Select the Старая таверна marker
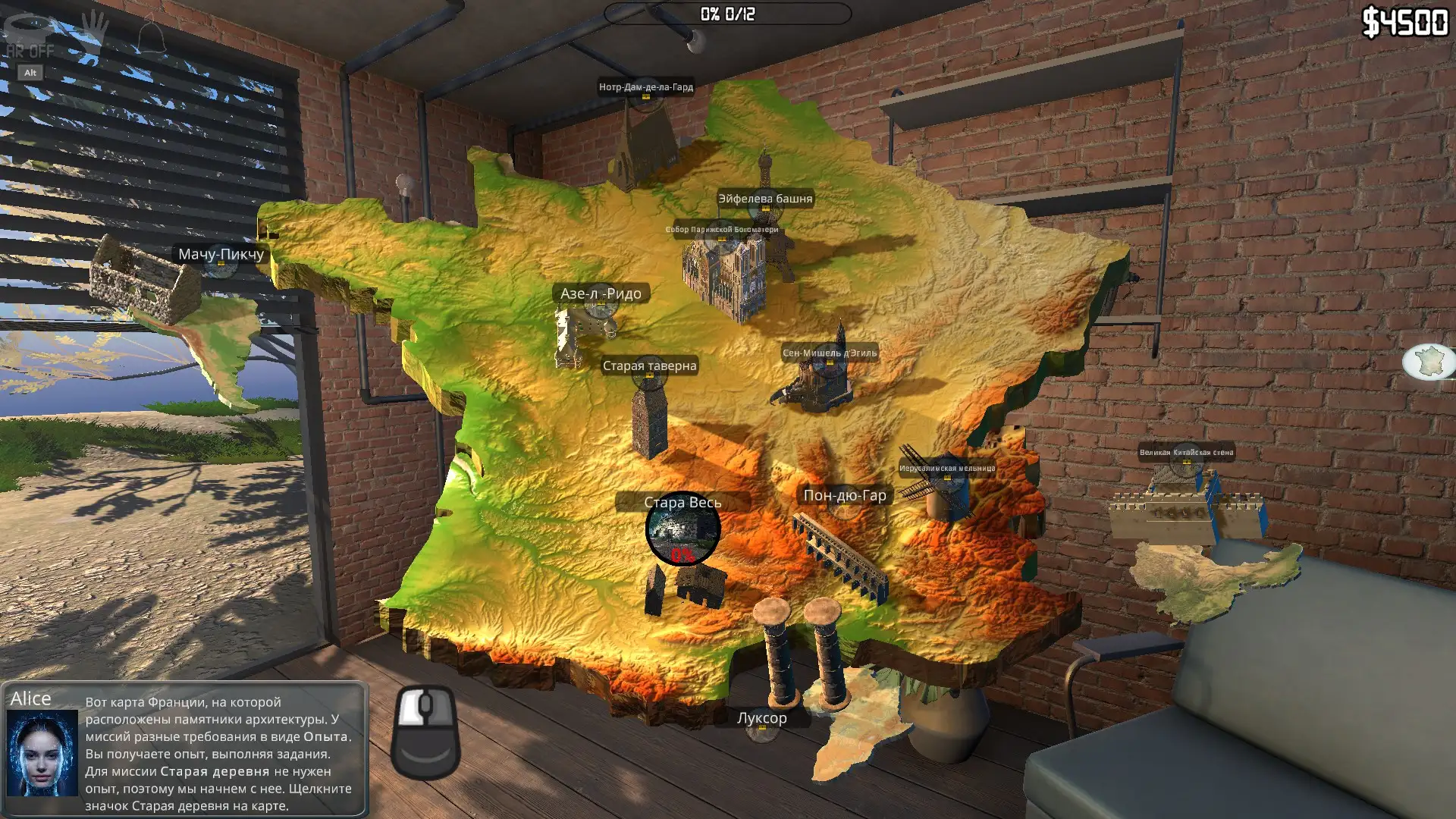Image resolution: width=1456 pixels, height=819 pixels. click(x=649, y=366)
